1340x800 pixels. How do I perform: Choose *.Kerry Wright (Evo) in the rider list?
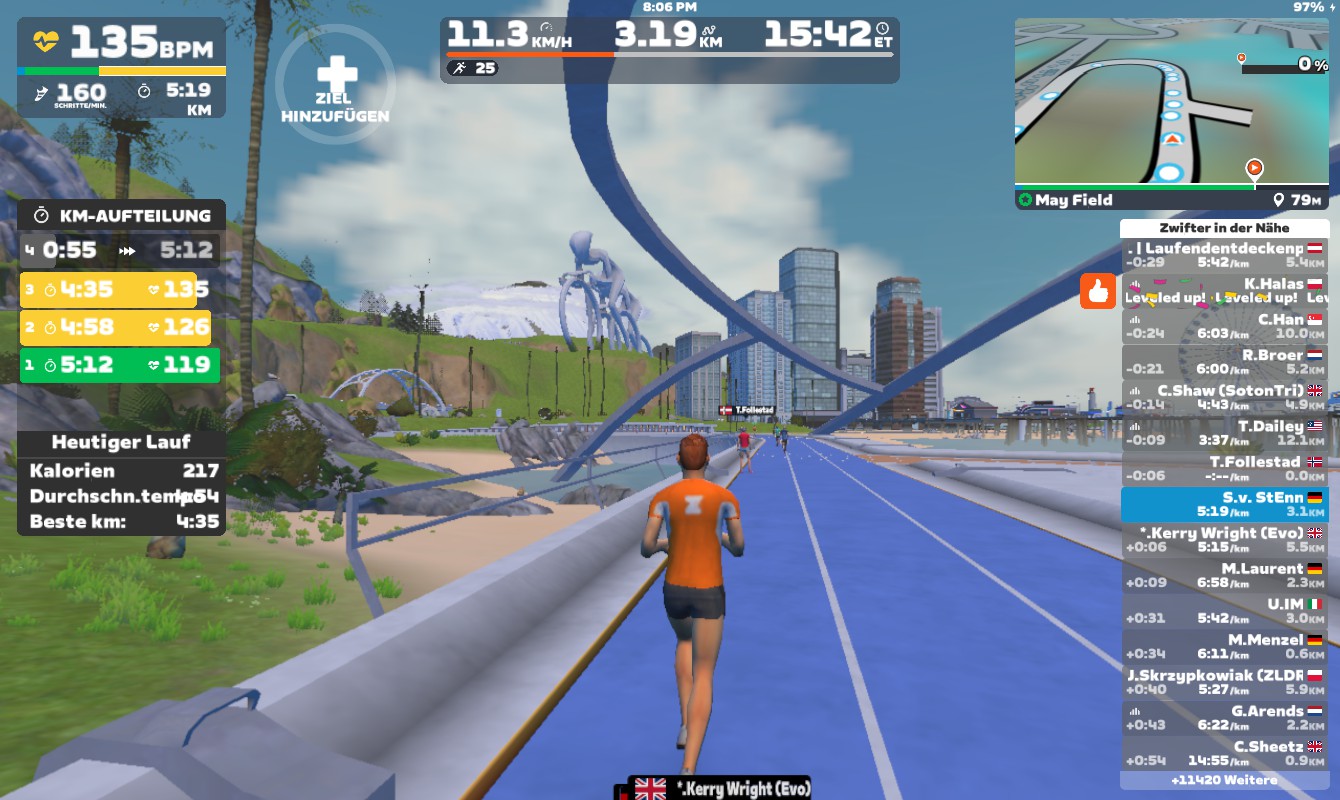[x=1225, y=540]
